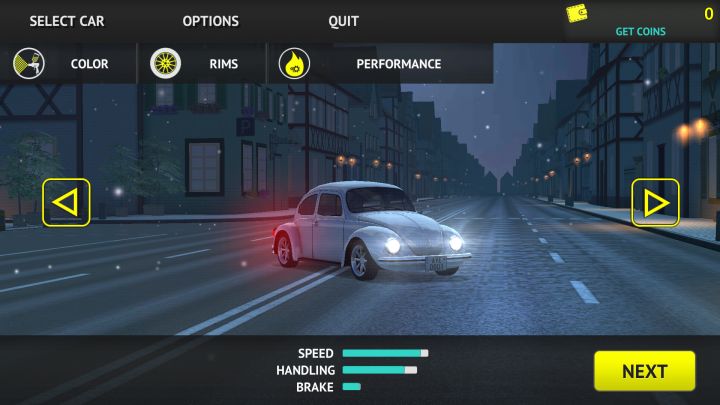The height and width of the screenshot is (405, 720).
Task: Quit the game
Action: 343,21
